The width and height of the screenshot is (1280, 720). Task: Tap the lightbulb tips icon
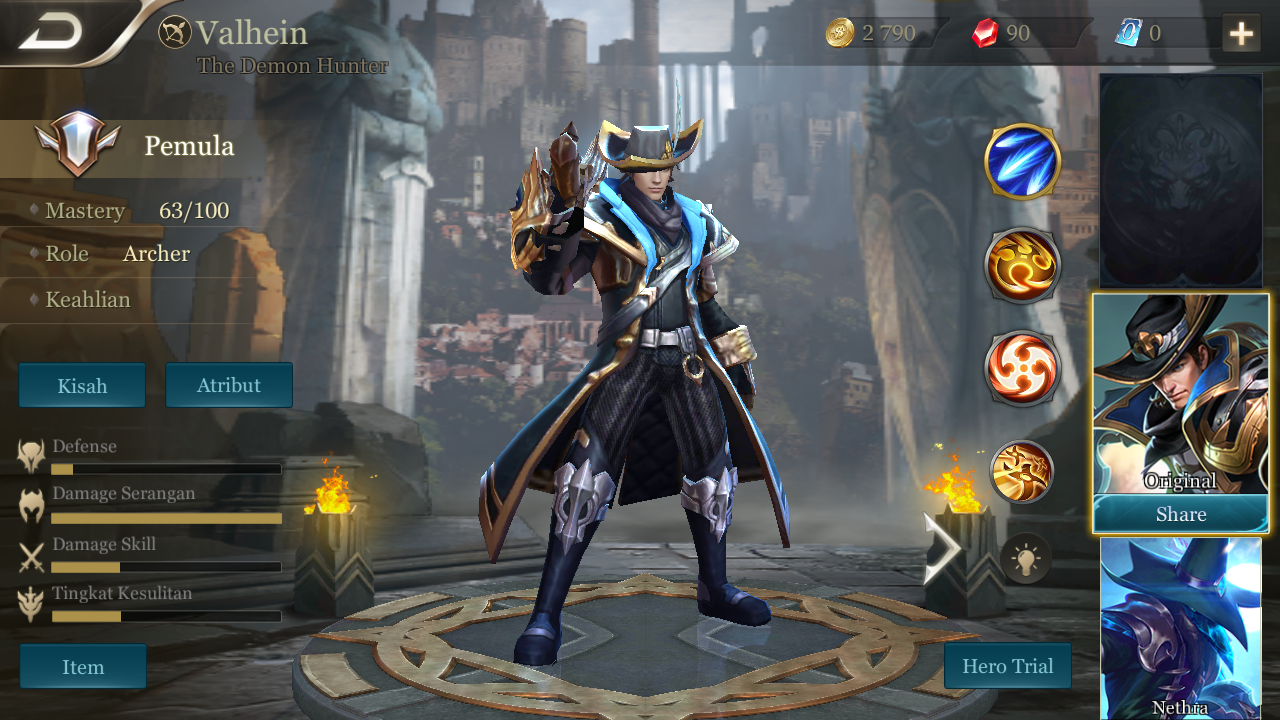(x=1026, y=558)
